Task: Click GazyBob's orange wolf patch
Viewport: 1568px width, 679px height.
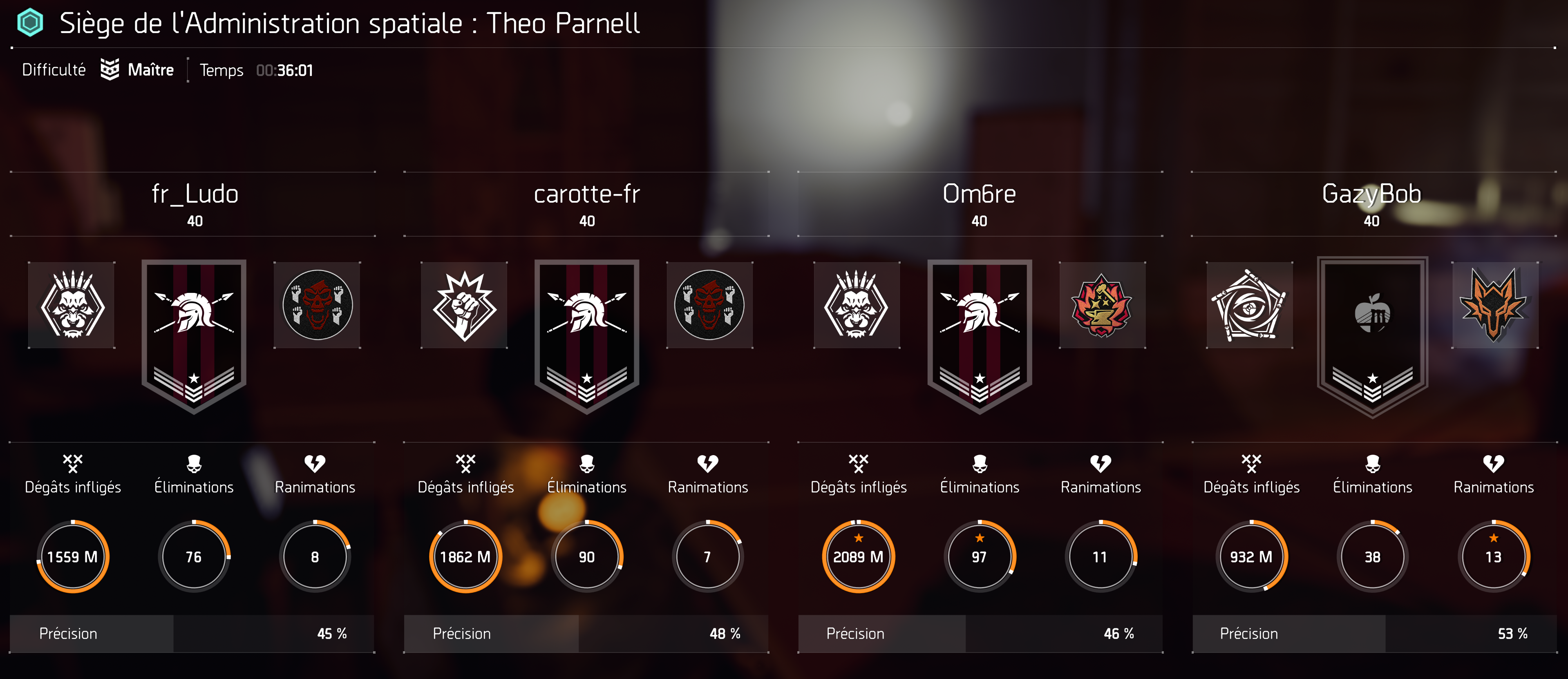Action: coord(1494,305)
